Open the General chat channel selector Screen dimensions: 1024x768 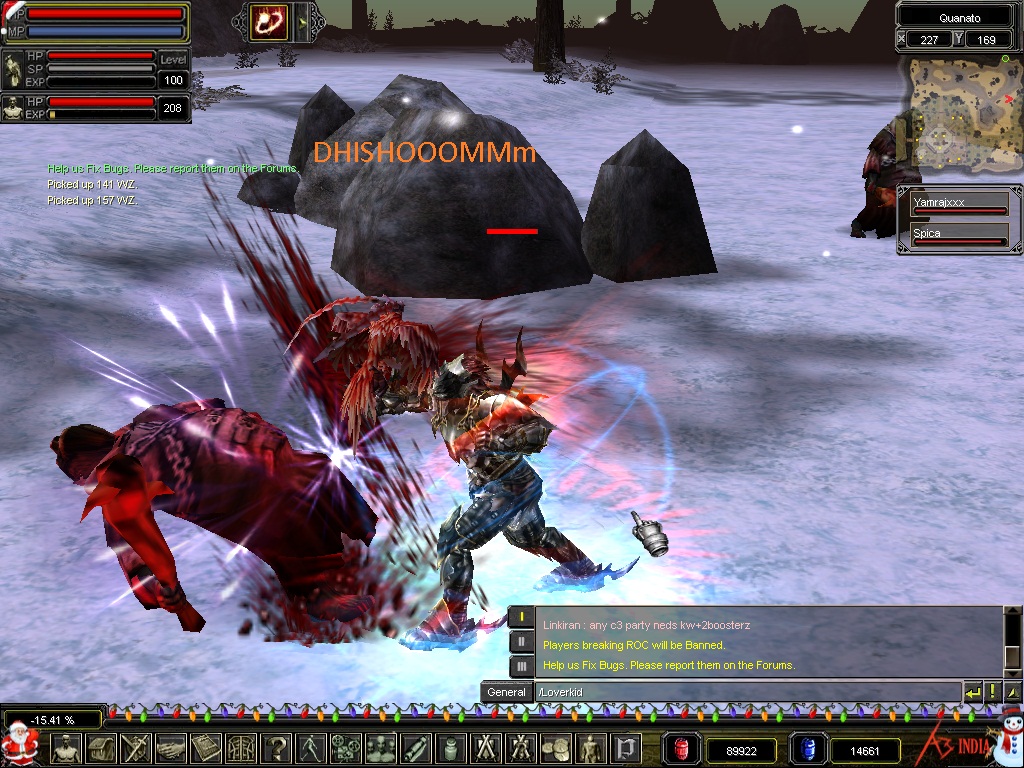point(507,692)
